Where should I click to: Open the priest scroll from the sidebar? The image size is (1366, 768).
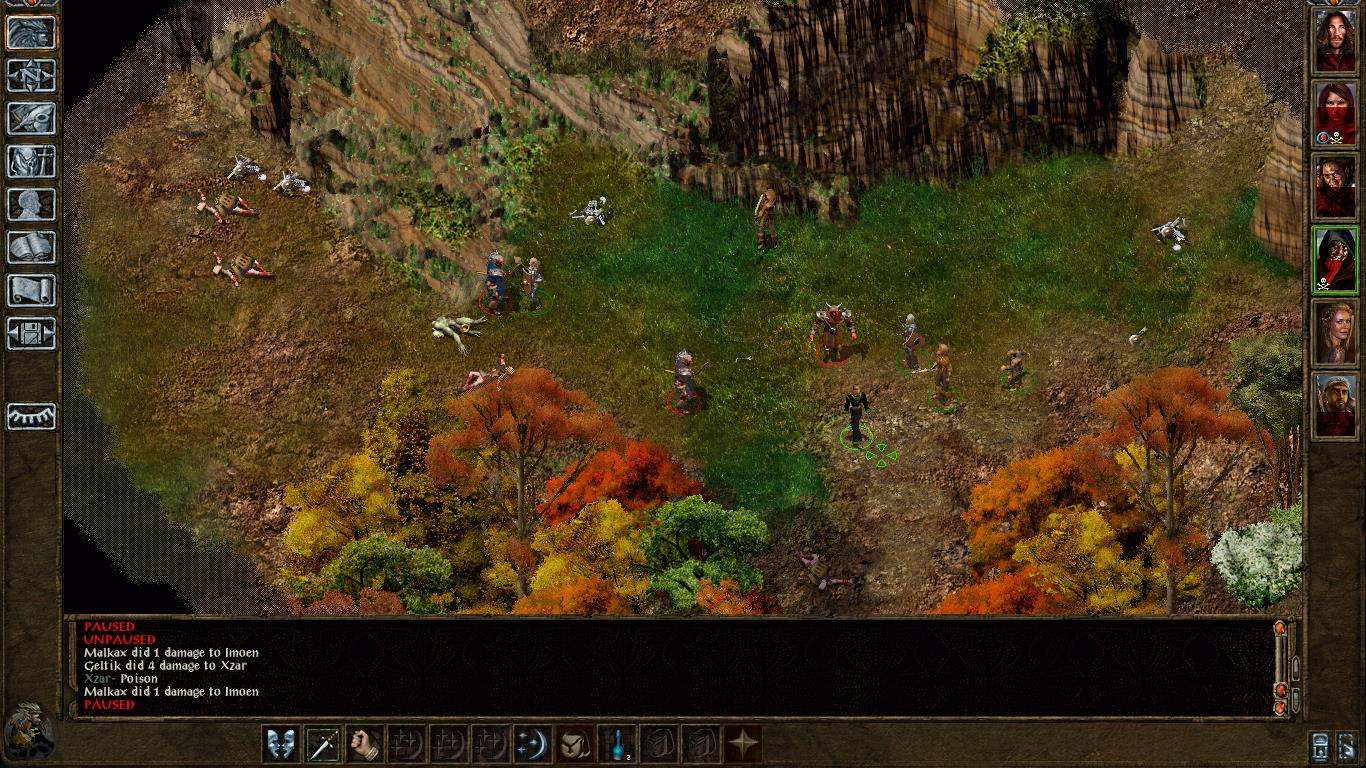(31, 290)
